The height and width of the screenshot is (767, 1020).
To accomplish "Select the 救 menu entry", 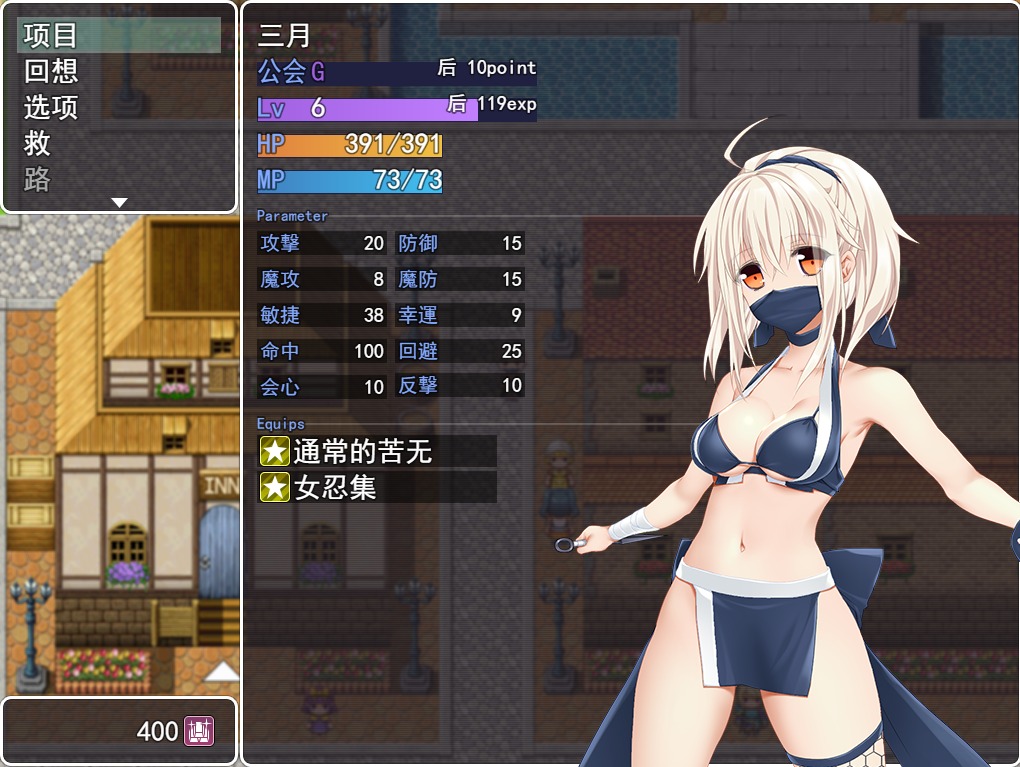I will [118, 143].
